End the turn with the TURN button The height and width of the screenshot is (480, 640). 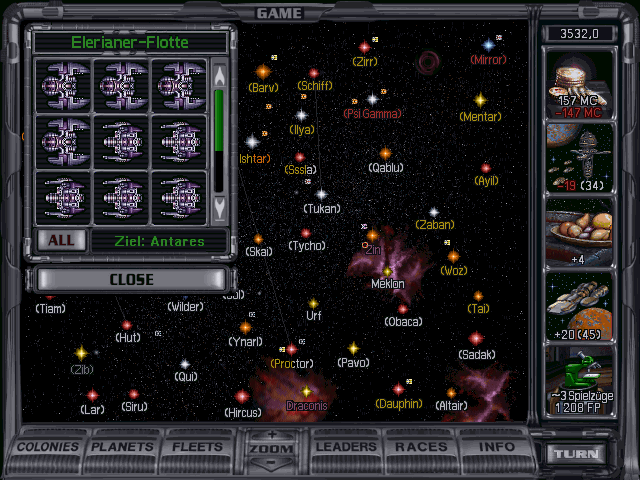[x=581, y=453]
